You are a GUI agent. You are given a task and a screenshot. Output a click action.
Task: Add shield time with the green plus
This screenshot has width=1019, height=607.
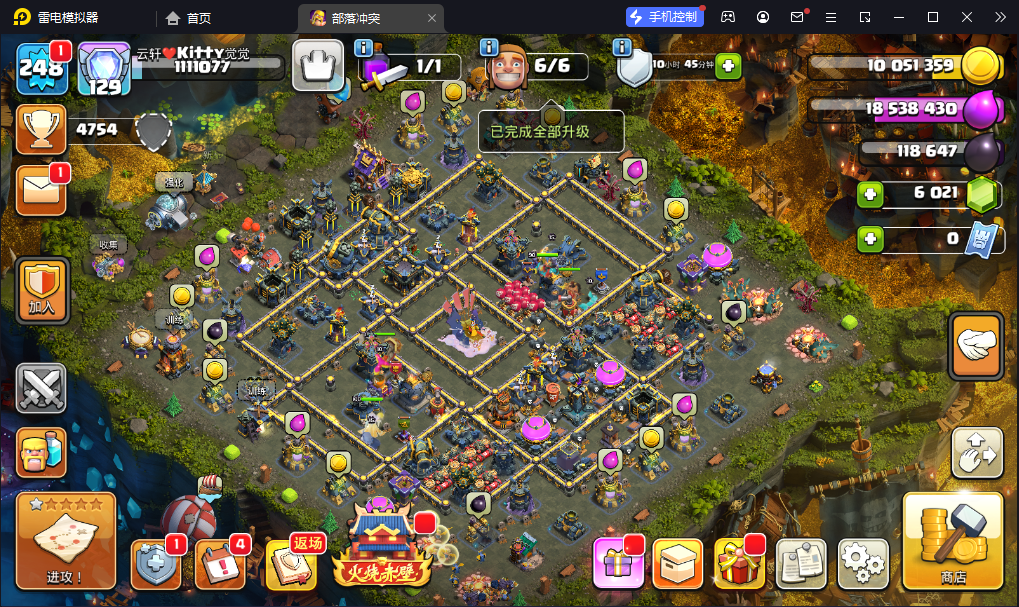728,67
